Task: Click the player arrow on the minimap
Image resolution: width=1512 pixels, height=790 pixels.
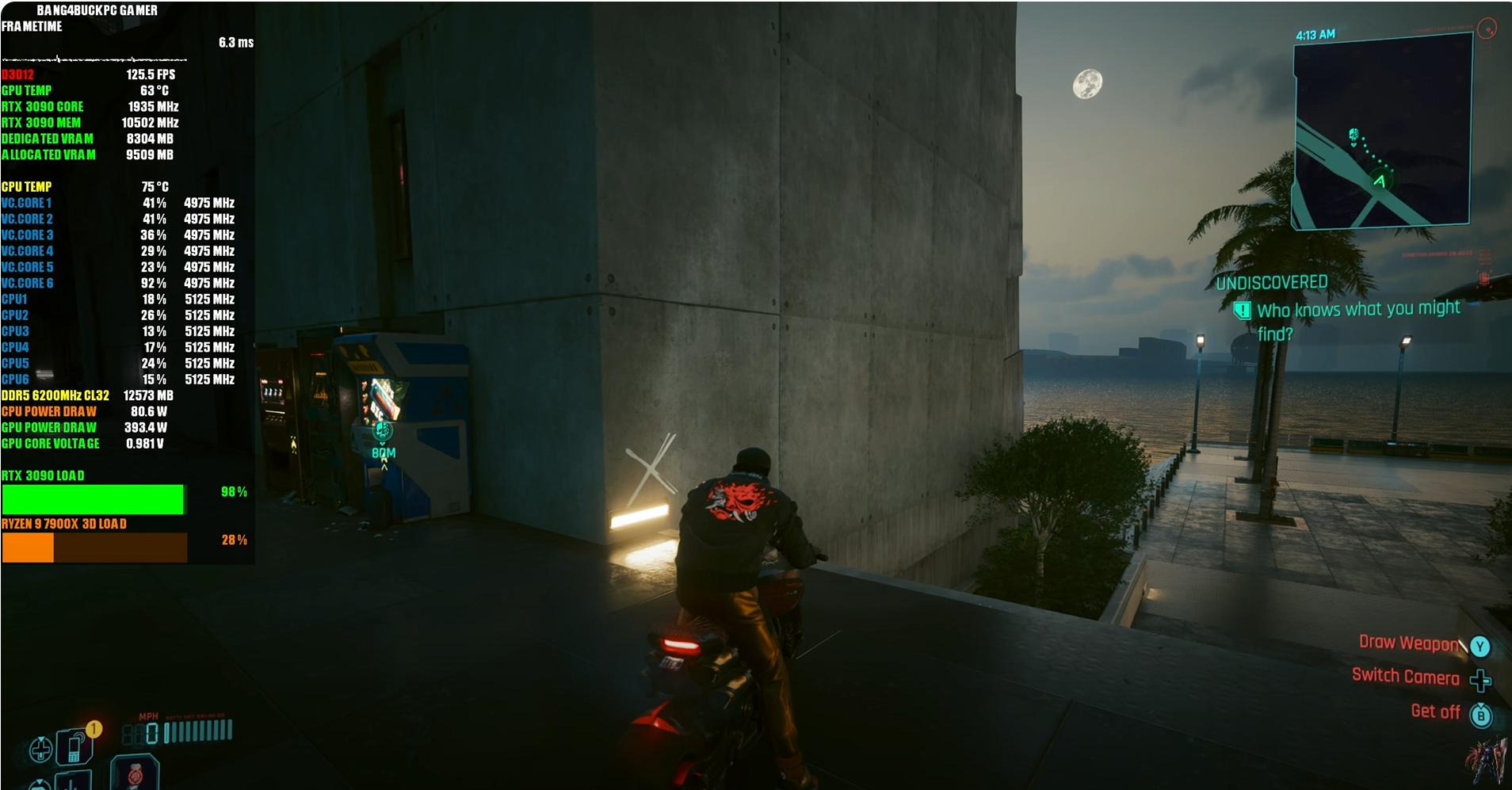Action: coord(1380,181)
